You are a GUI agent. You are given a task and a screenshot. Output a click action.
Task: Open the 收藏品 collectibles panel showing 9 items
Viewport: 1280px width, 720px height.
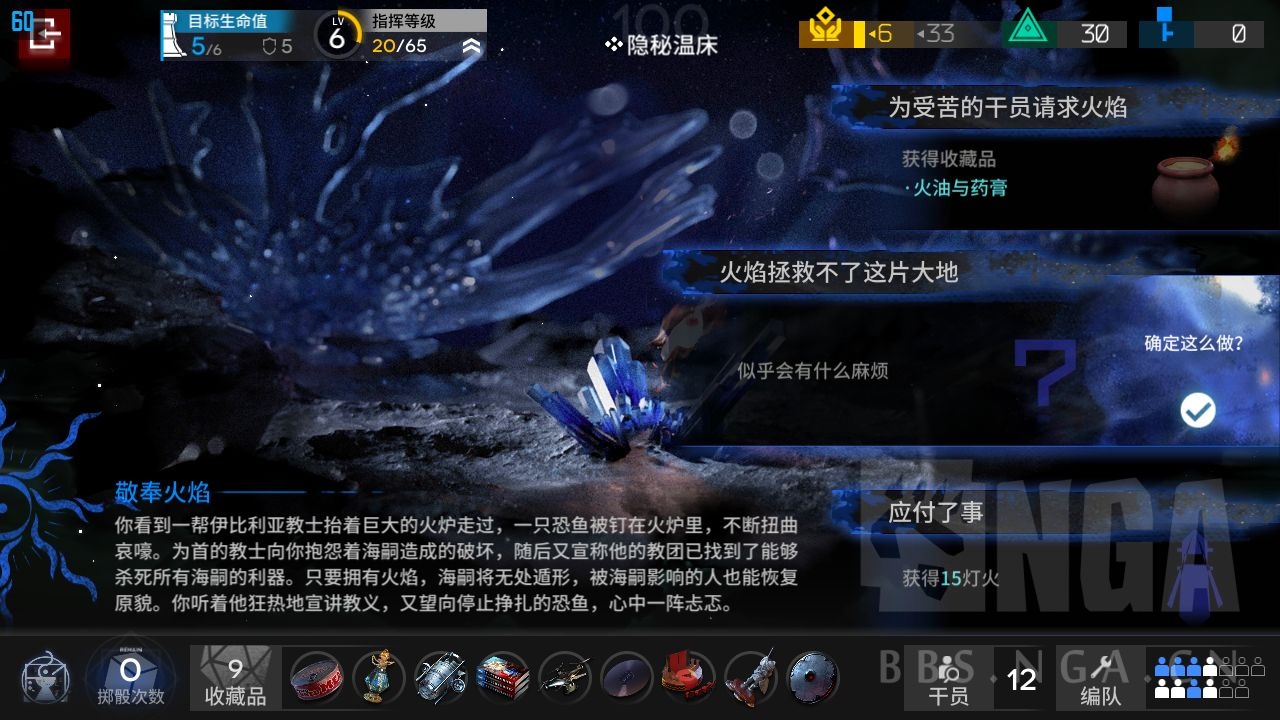click(x=234, y=677)
